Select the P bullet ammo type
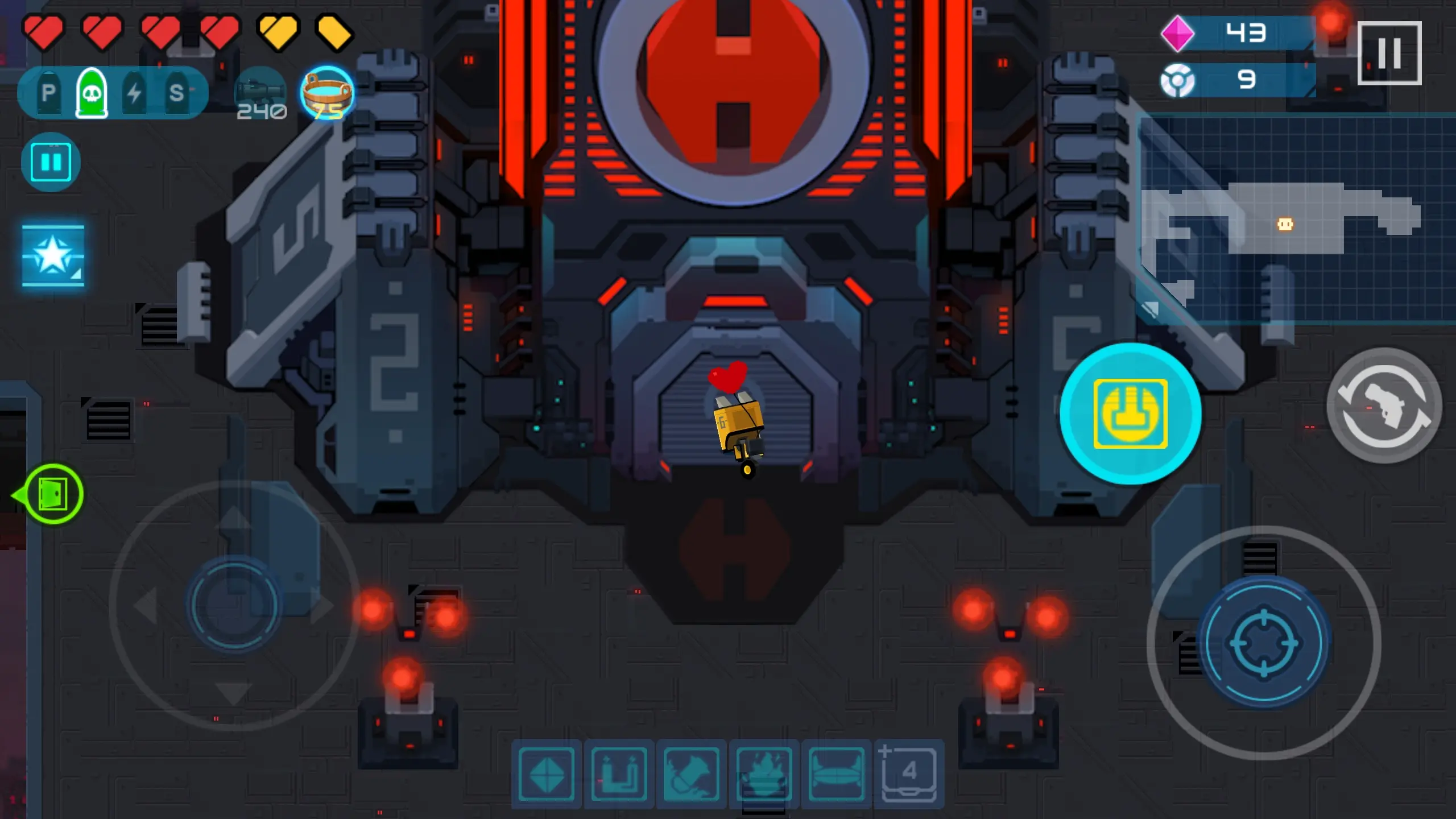The image size is (1456, 819). click(48, 93)
